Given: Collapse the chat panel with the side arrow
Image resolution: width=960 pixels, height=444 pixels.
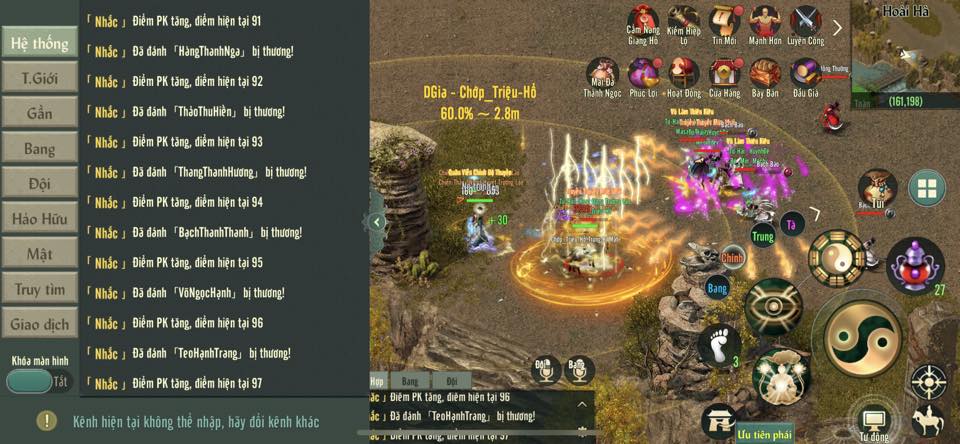Looking at the screenshot, I should tap(377, 222).
